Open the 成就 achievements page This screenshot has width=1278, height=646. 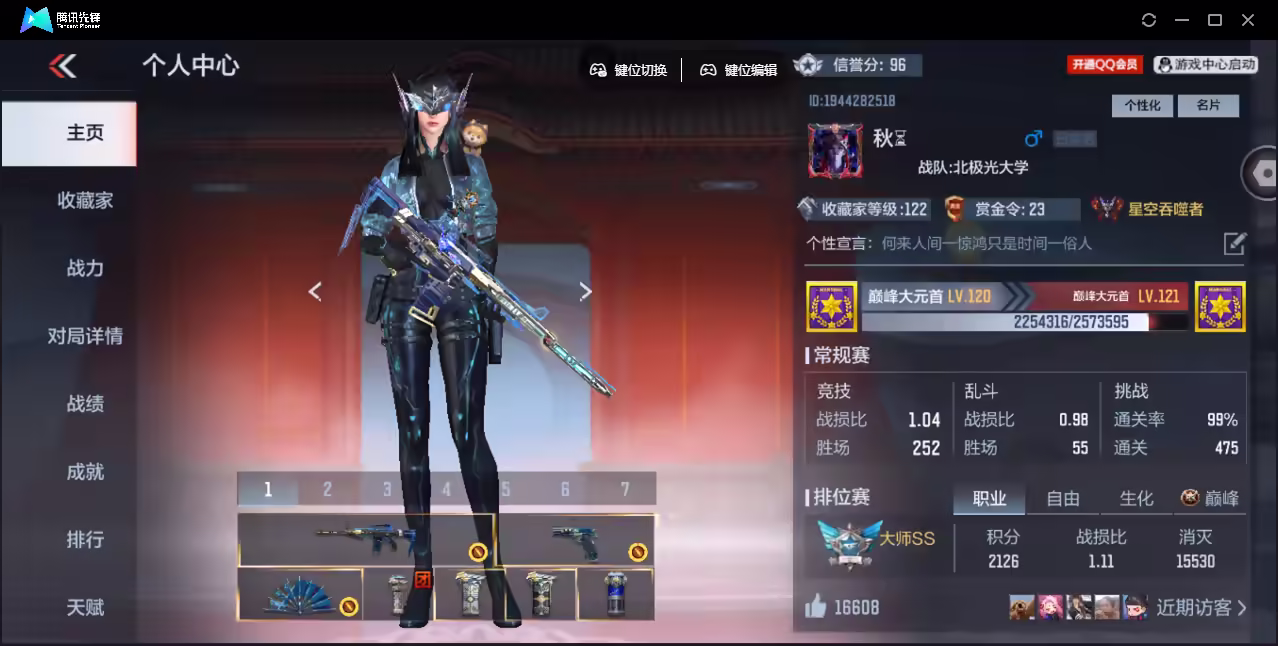[x=85, y=472]
